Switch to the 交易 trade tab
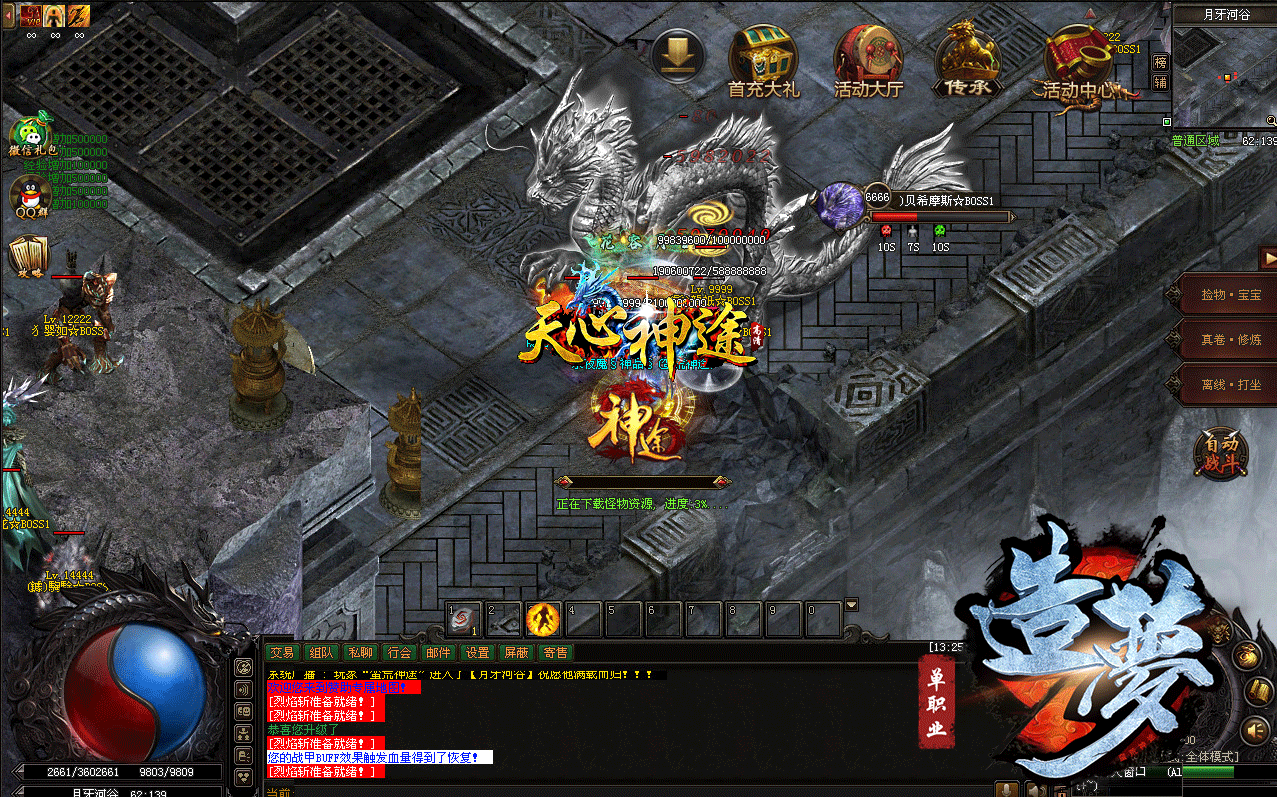The image size is (1277, 797). click(282, 652)
